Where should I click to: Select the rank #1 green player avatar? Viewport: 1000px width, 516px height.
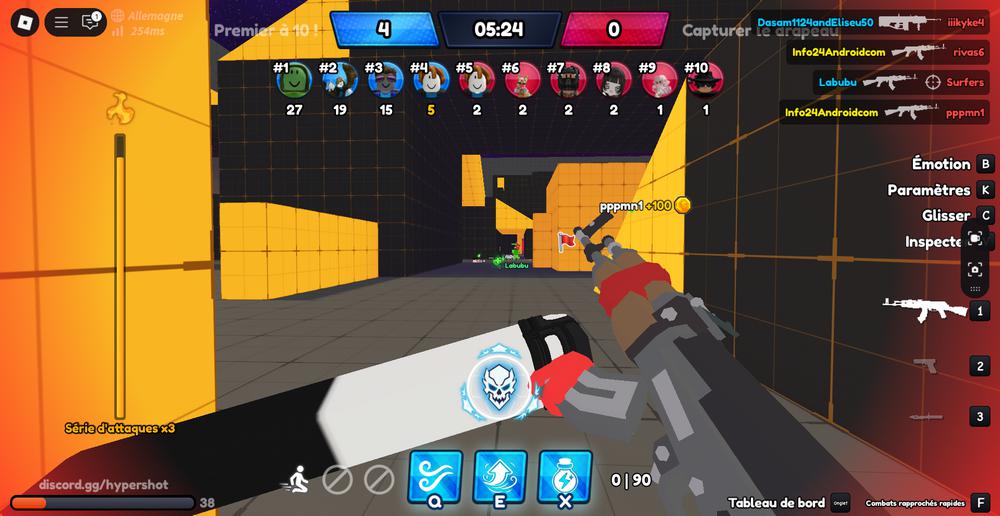[294, 80]
